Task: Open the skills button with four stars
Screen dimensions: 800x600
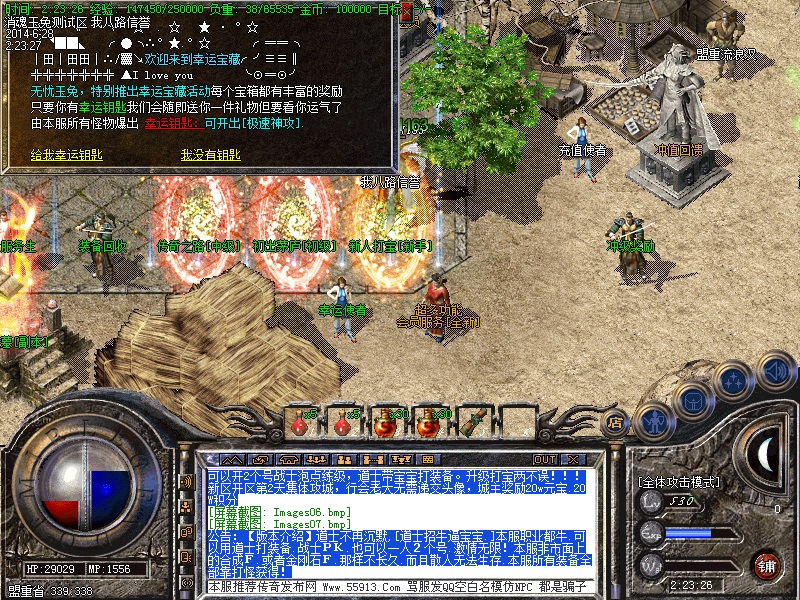Action: click(734, 381)
